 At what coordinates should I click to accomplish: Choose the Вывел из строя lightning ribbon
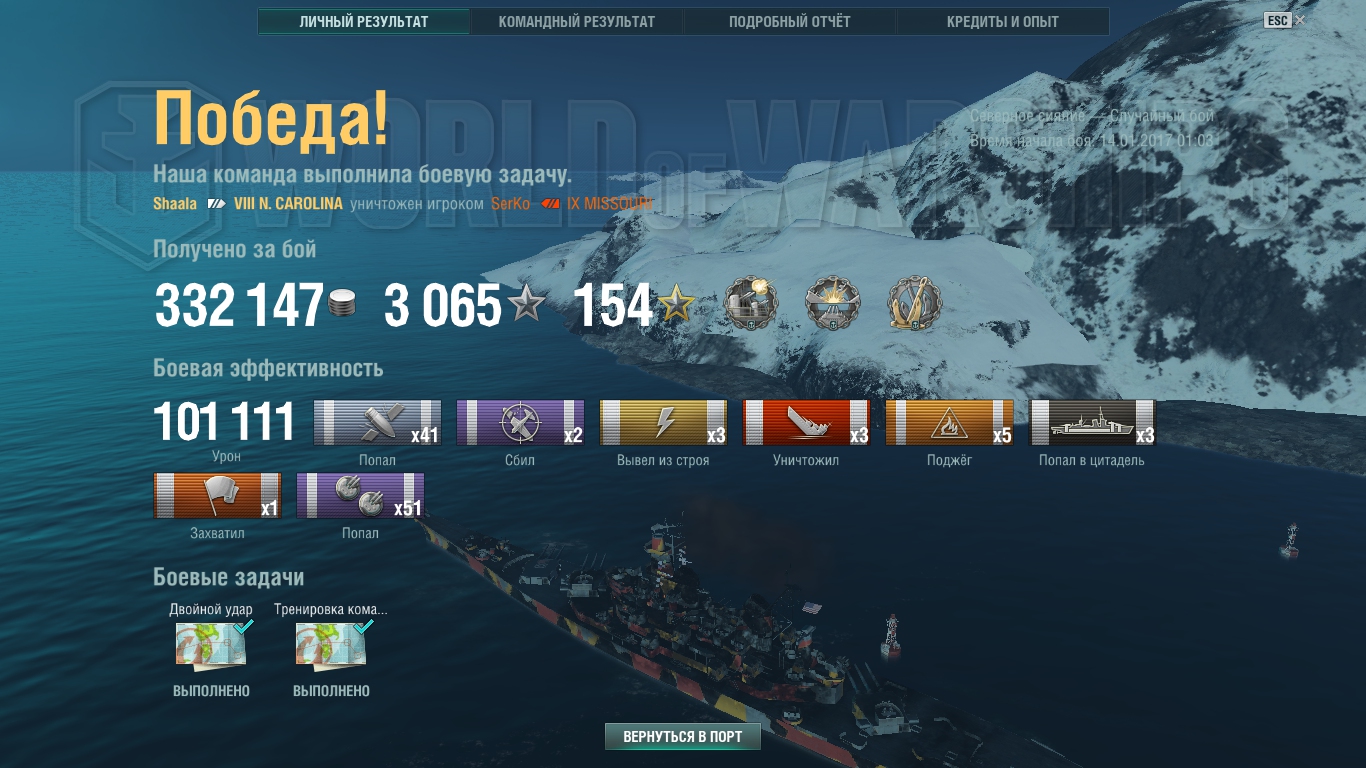pos(663,422)
